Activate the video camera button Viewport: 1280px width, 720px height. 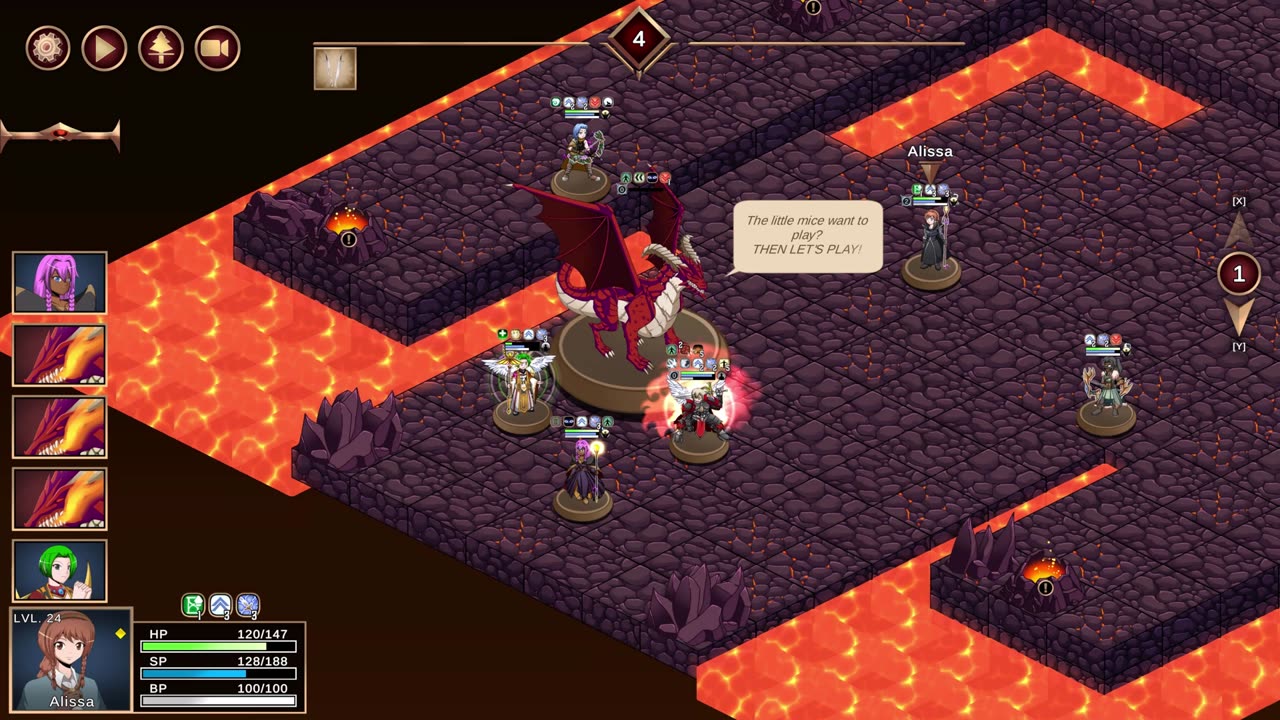[x=217, y=48]
